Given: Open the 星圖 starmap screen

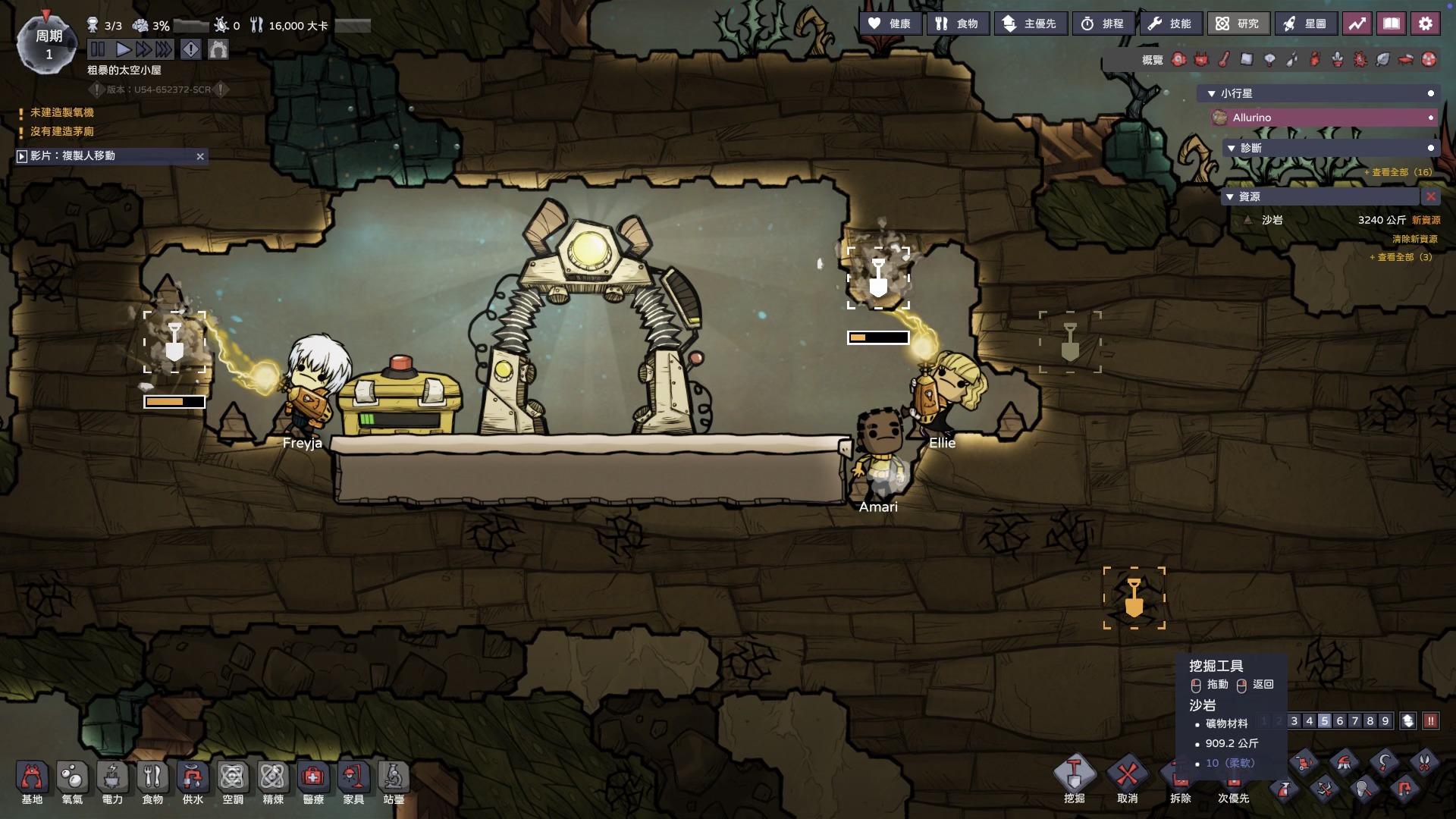Looking at the screenshot, I should click(1305, 24).
